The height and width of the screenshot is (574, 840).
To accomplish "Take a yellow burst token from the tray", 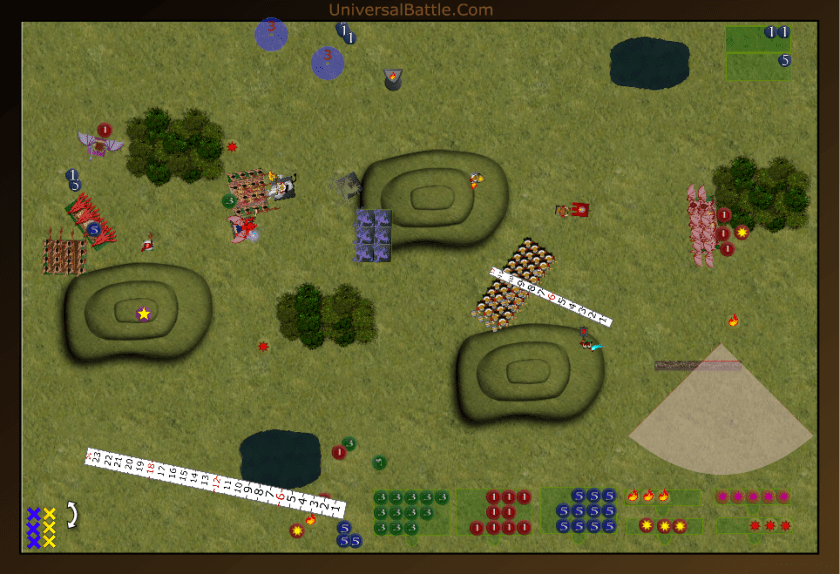I will (x=663, y=525).
